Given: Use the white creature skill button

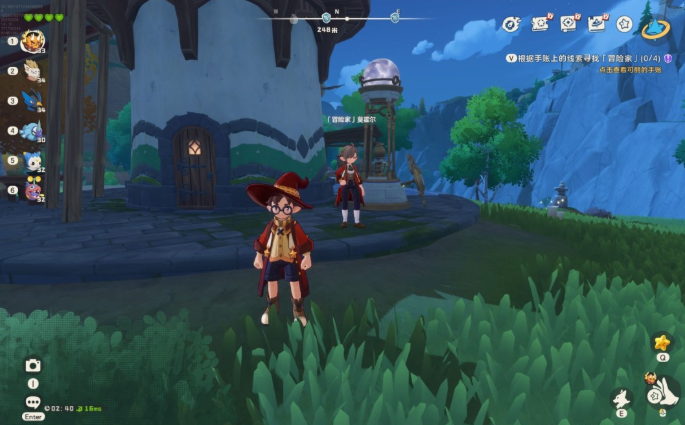Looking at the screenshot, I should pos(621,398).
